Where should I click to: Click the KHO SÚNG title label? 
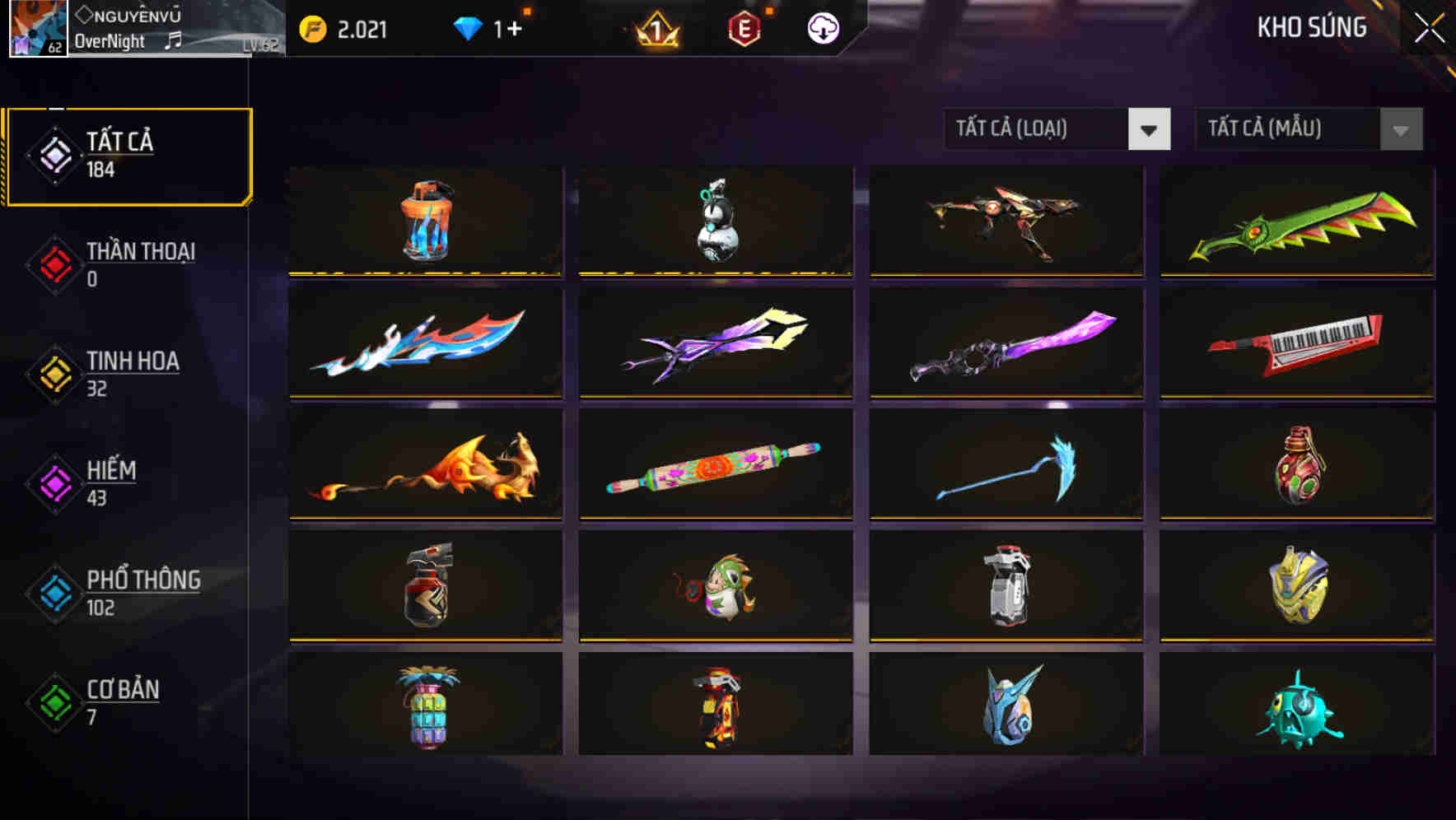tap(1313, 27)
